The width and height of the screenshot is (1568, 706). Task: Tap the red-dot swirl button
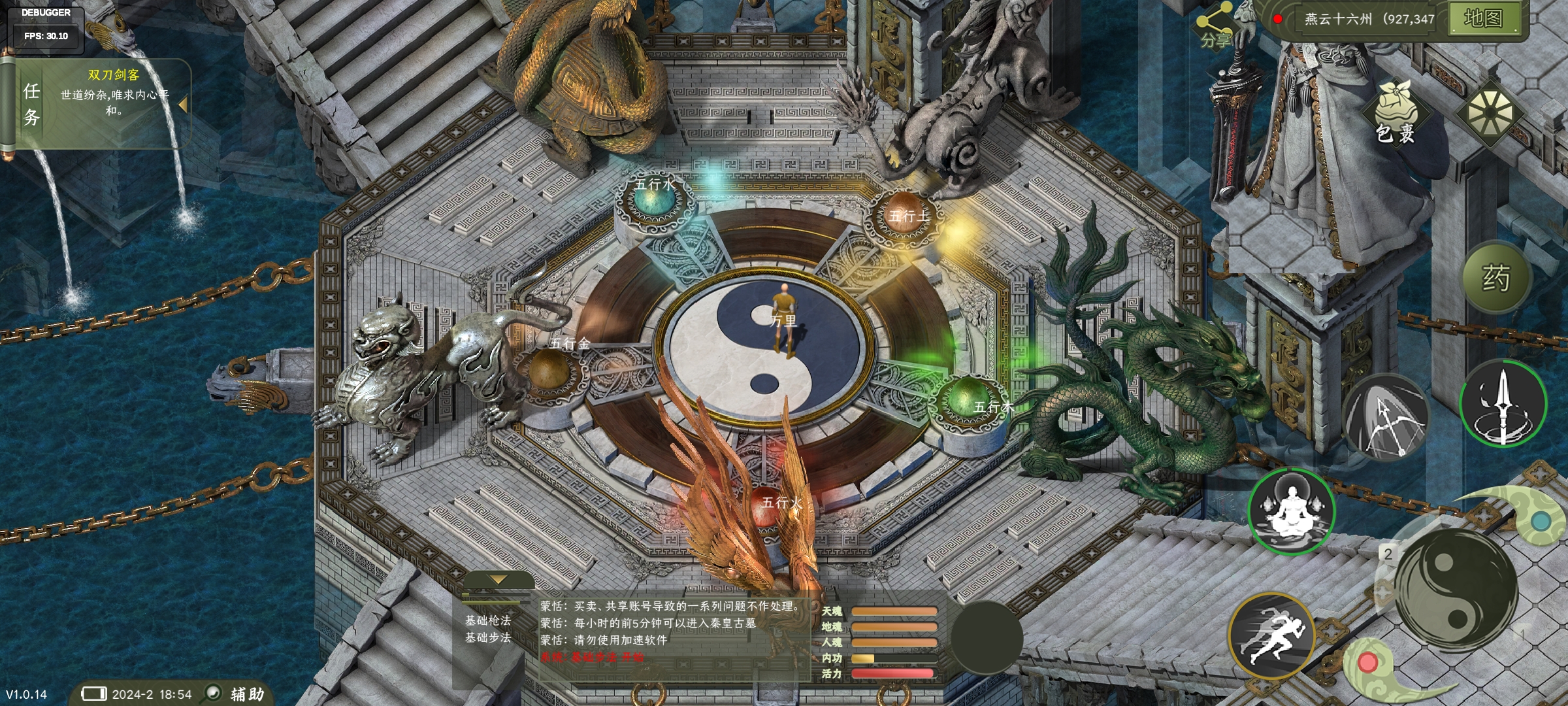click(1367, 663)
